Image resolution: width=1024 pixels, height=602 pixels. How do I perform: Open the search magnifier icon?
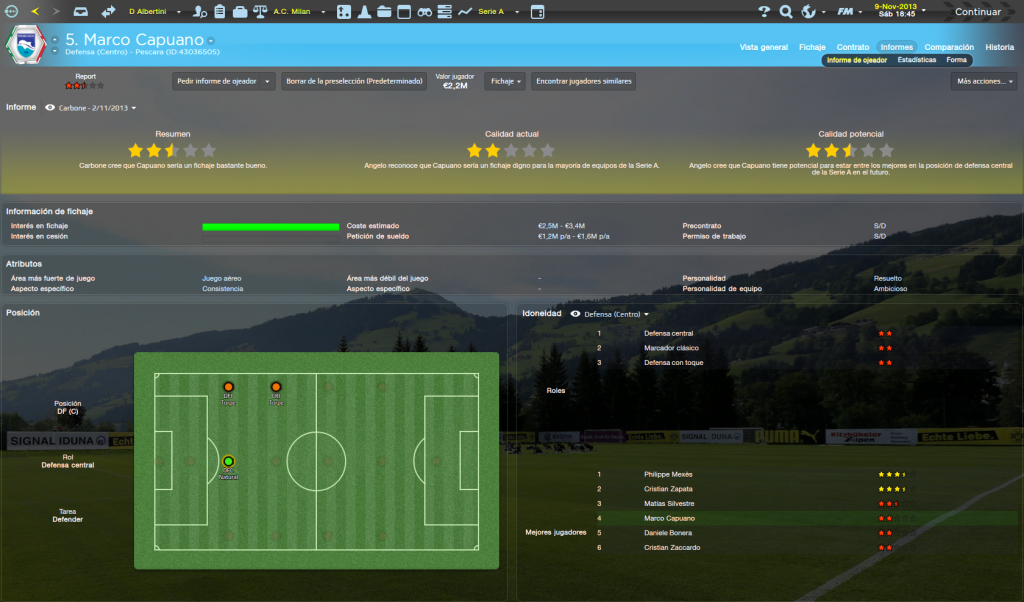pos(786,12)
